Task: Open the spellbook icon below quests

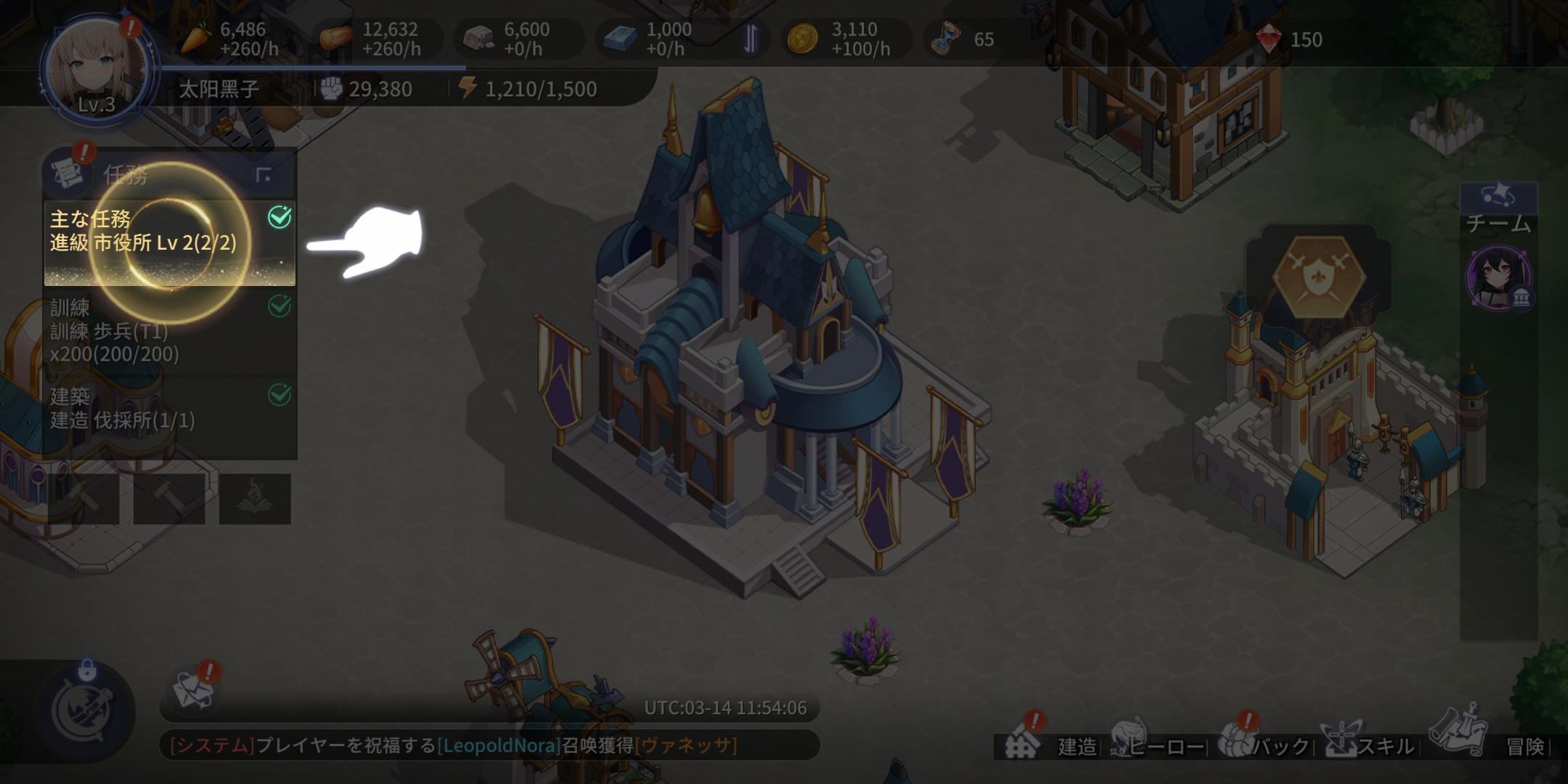Action: (x=255, y=499)
